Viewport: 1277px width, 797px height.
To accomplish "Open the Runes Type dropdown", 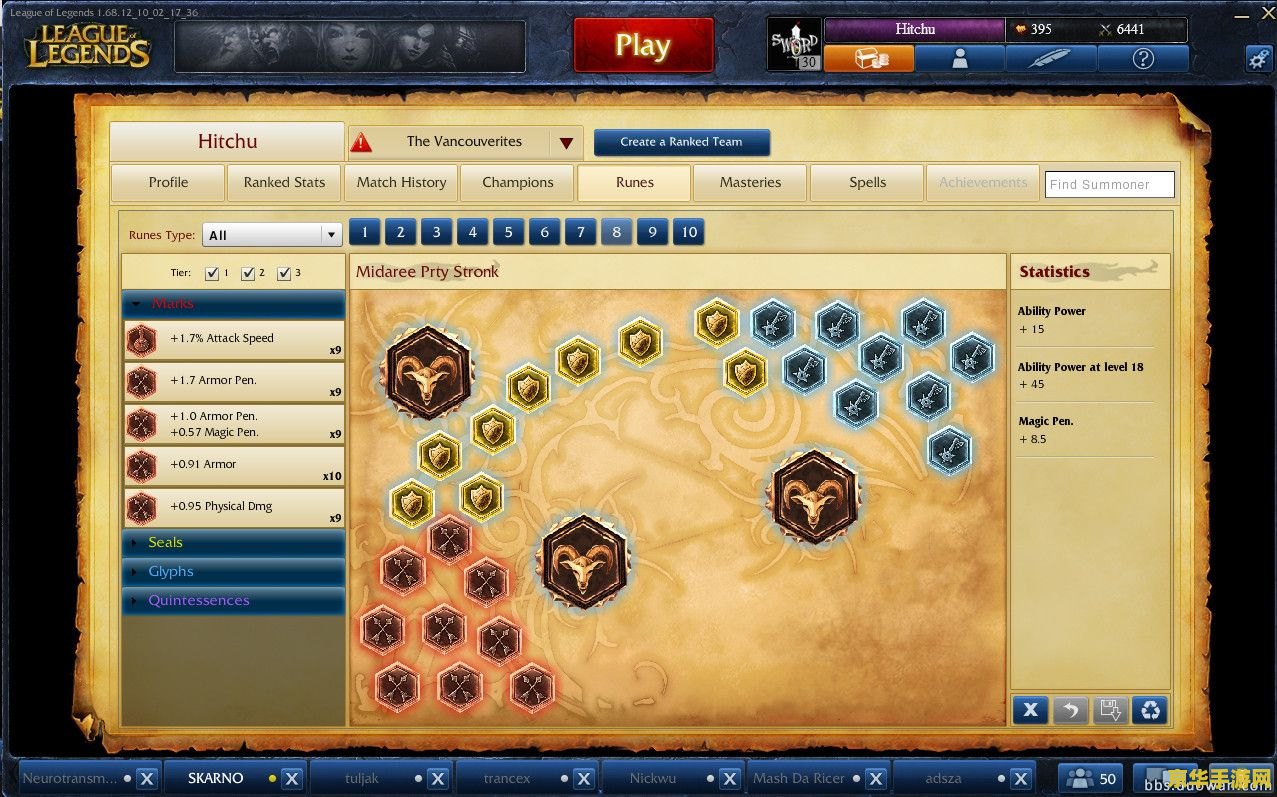I will [x=273, y=235].
